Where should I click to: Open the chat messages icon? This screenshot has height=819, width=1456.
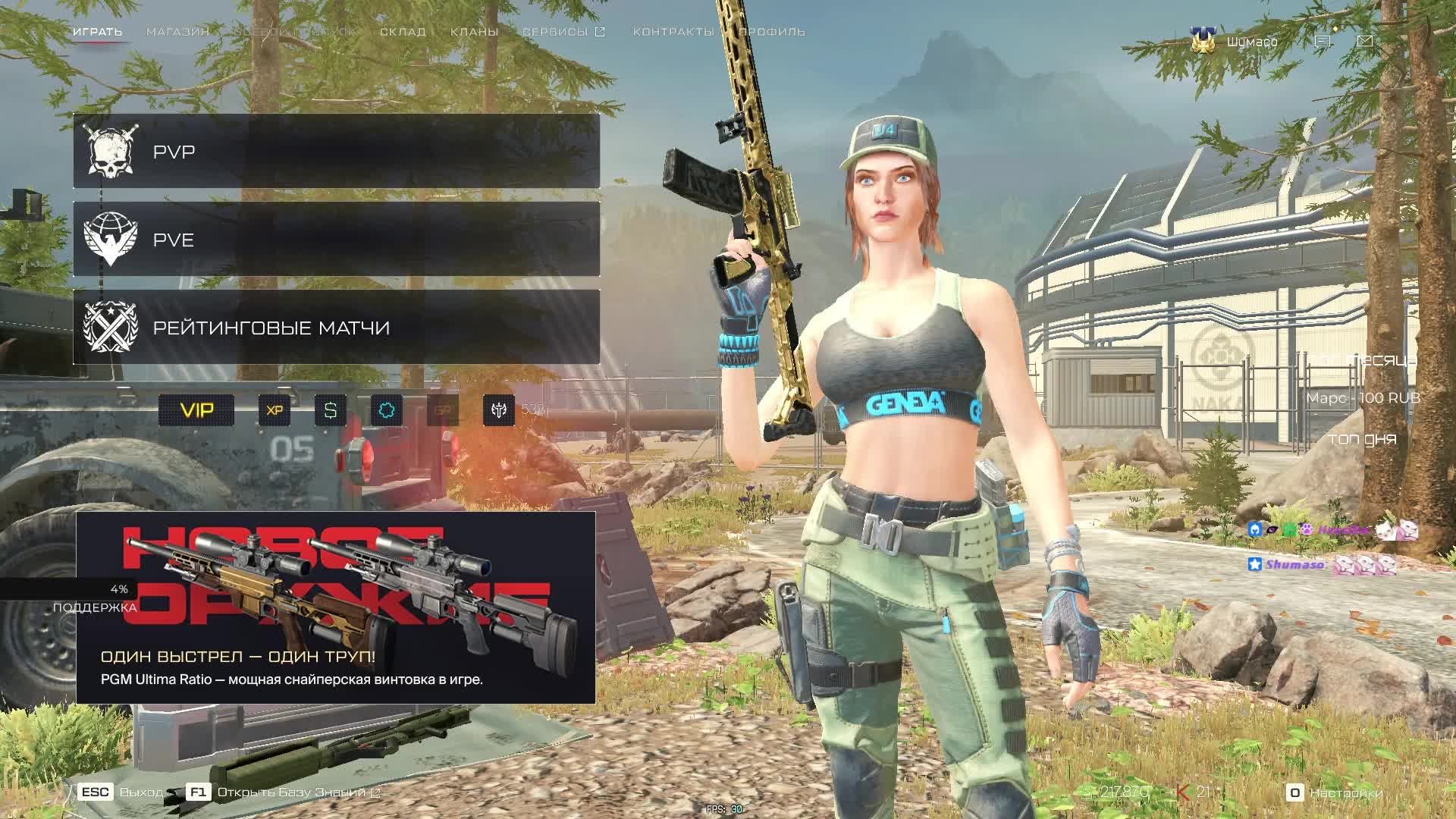click(1323, 41)
